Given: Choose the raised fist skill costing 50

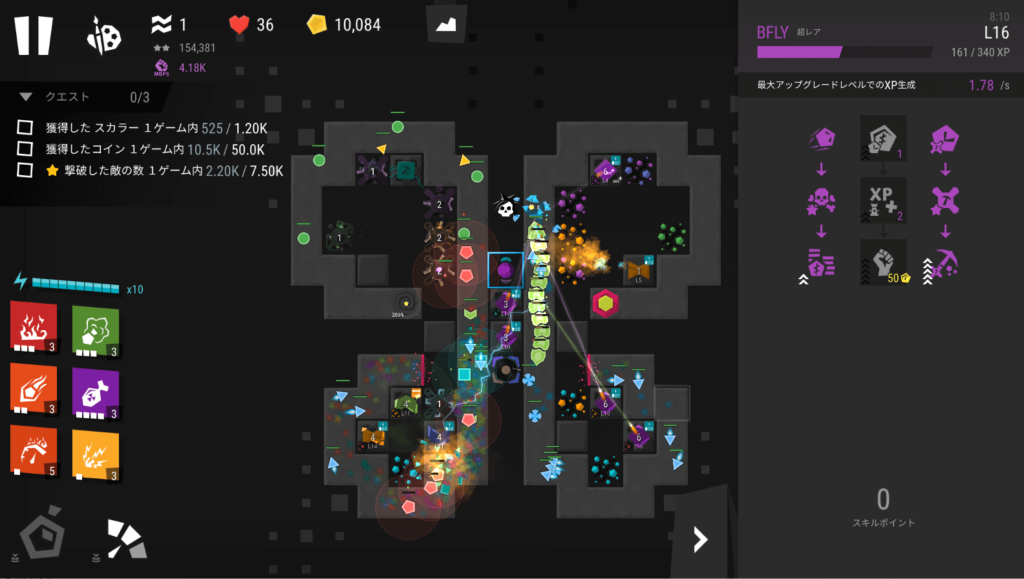Looking at the screenshot, I should coord(883,263).
